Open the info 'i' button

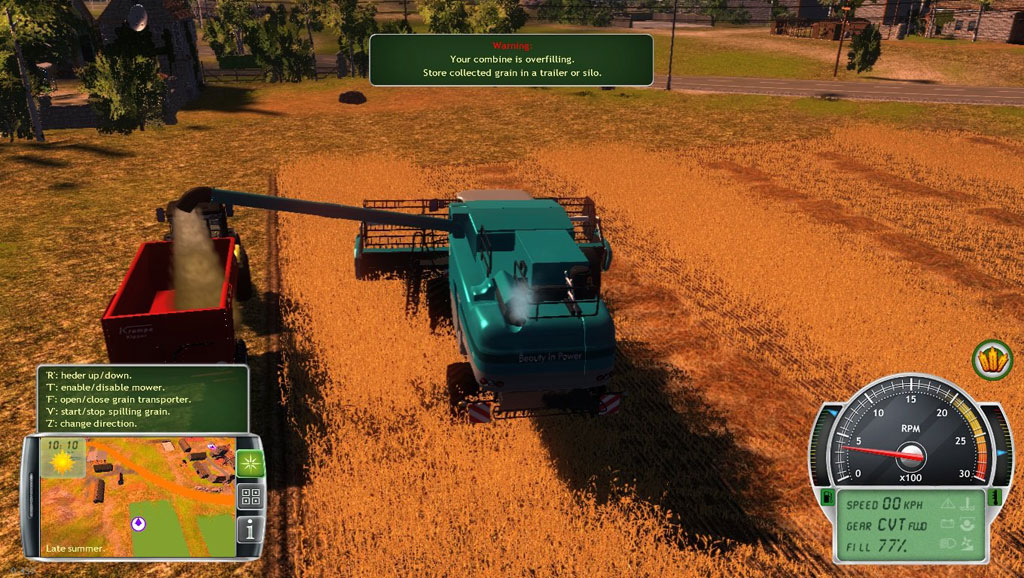(250, 529)
